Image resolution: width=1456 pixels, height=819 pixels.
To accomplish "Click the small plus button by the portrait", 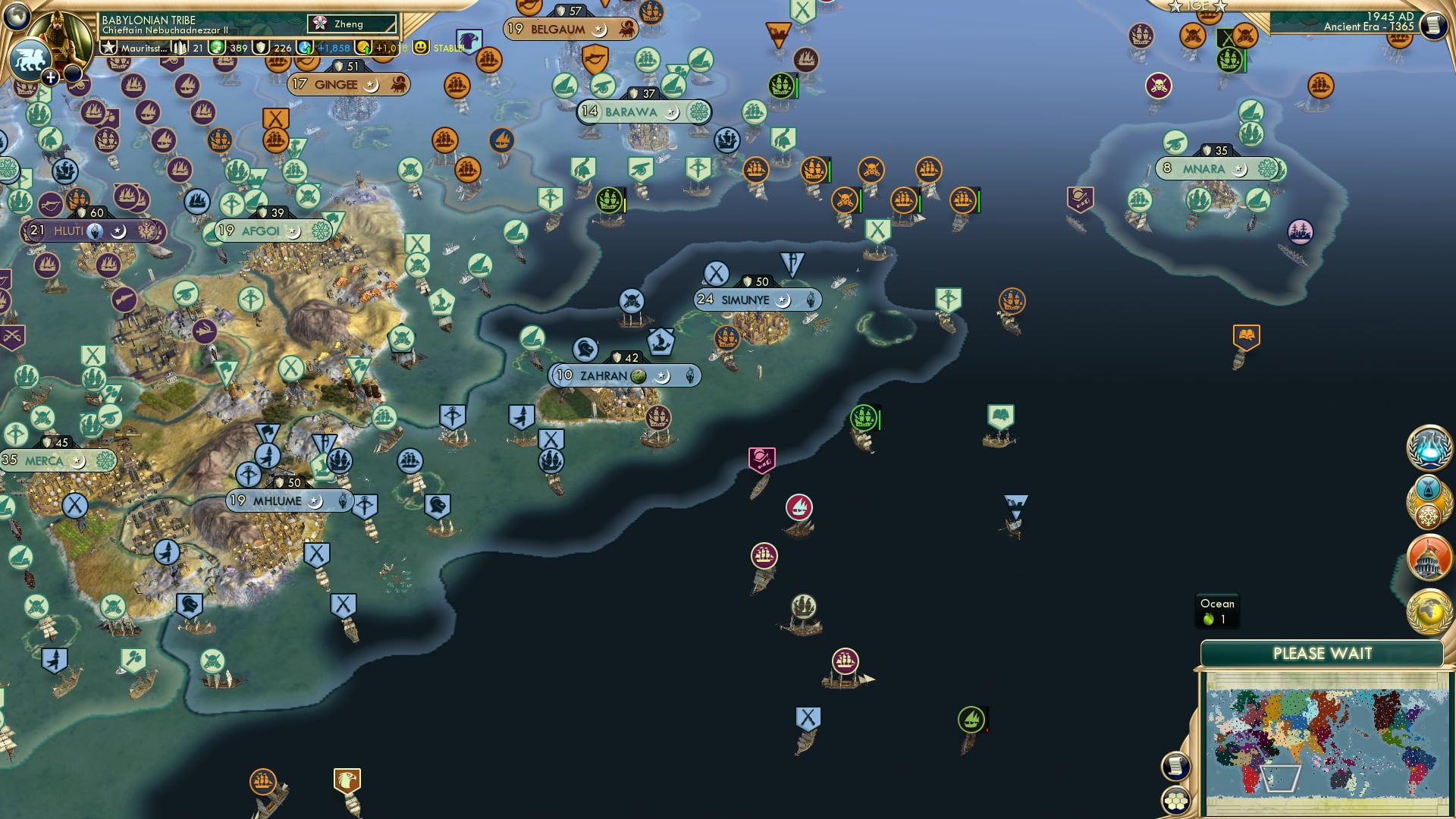I will click(51, 77).
